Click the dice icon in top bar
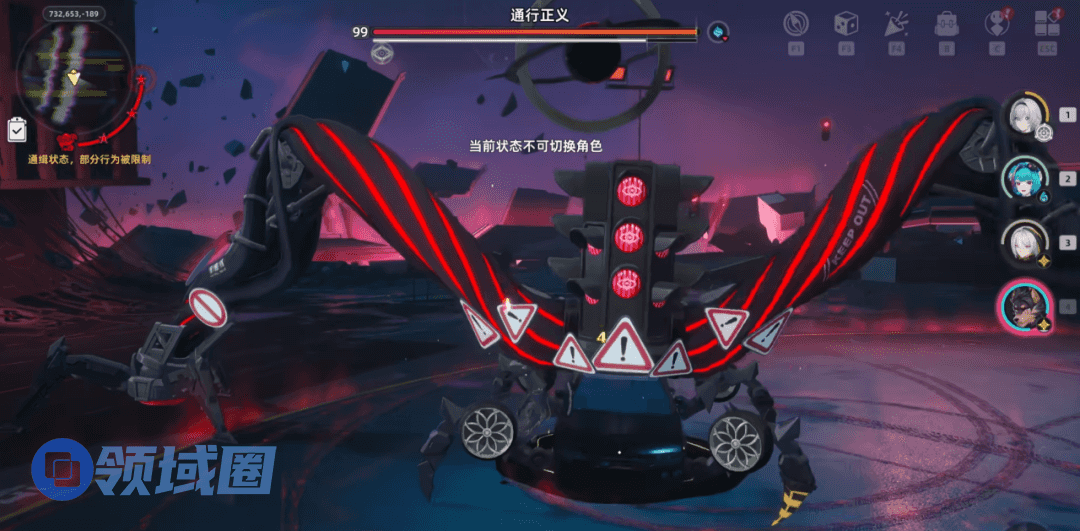Image resolution: width=1080 pixels, height=531 pixels. pos(846,24)
